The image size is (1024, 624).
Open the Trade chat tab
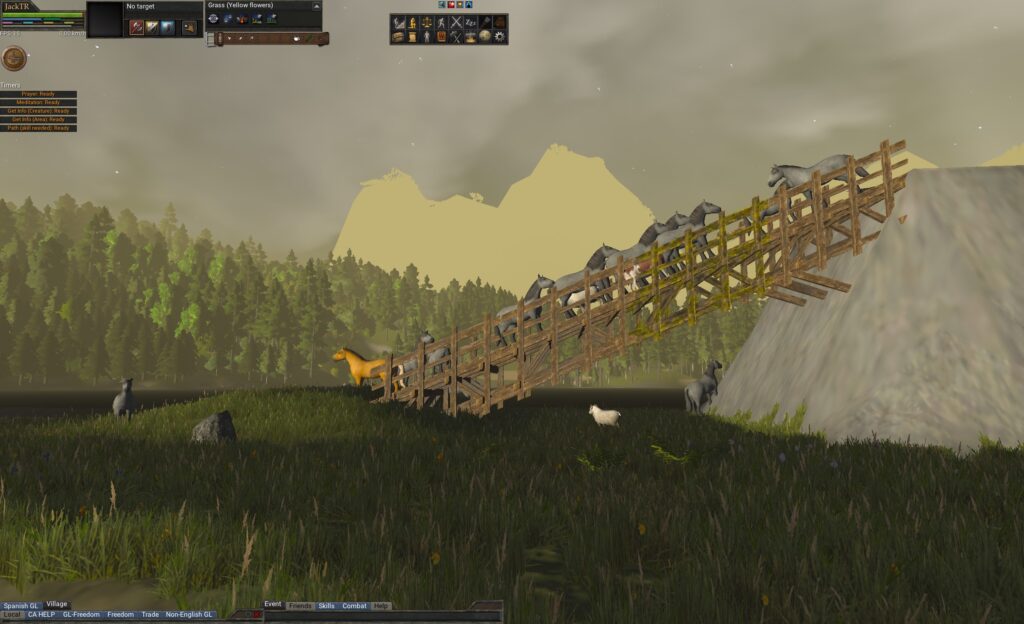150,615
